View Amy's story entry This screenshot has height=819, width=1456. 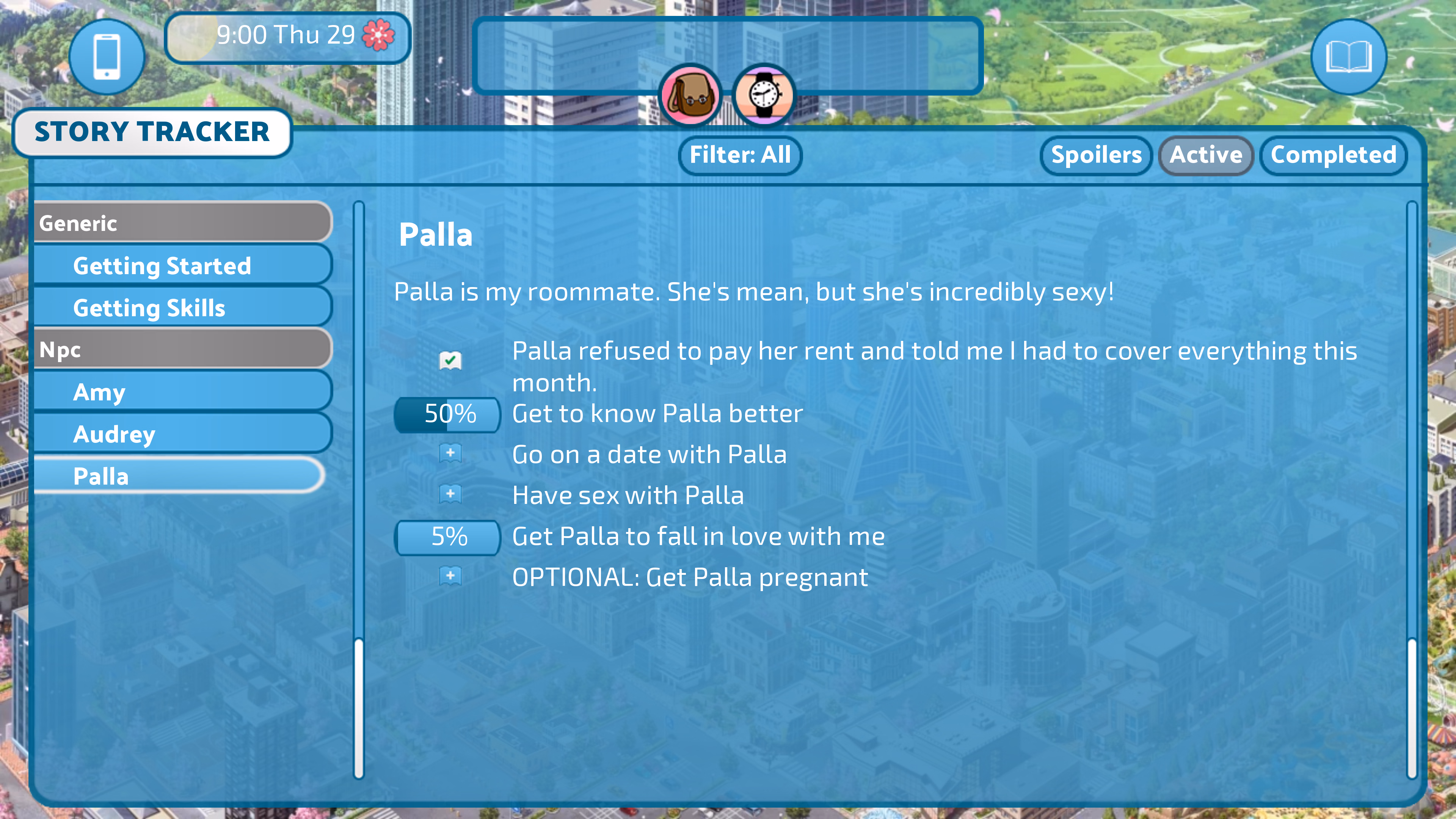click(182, 392)
